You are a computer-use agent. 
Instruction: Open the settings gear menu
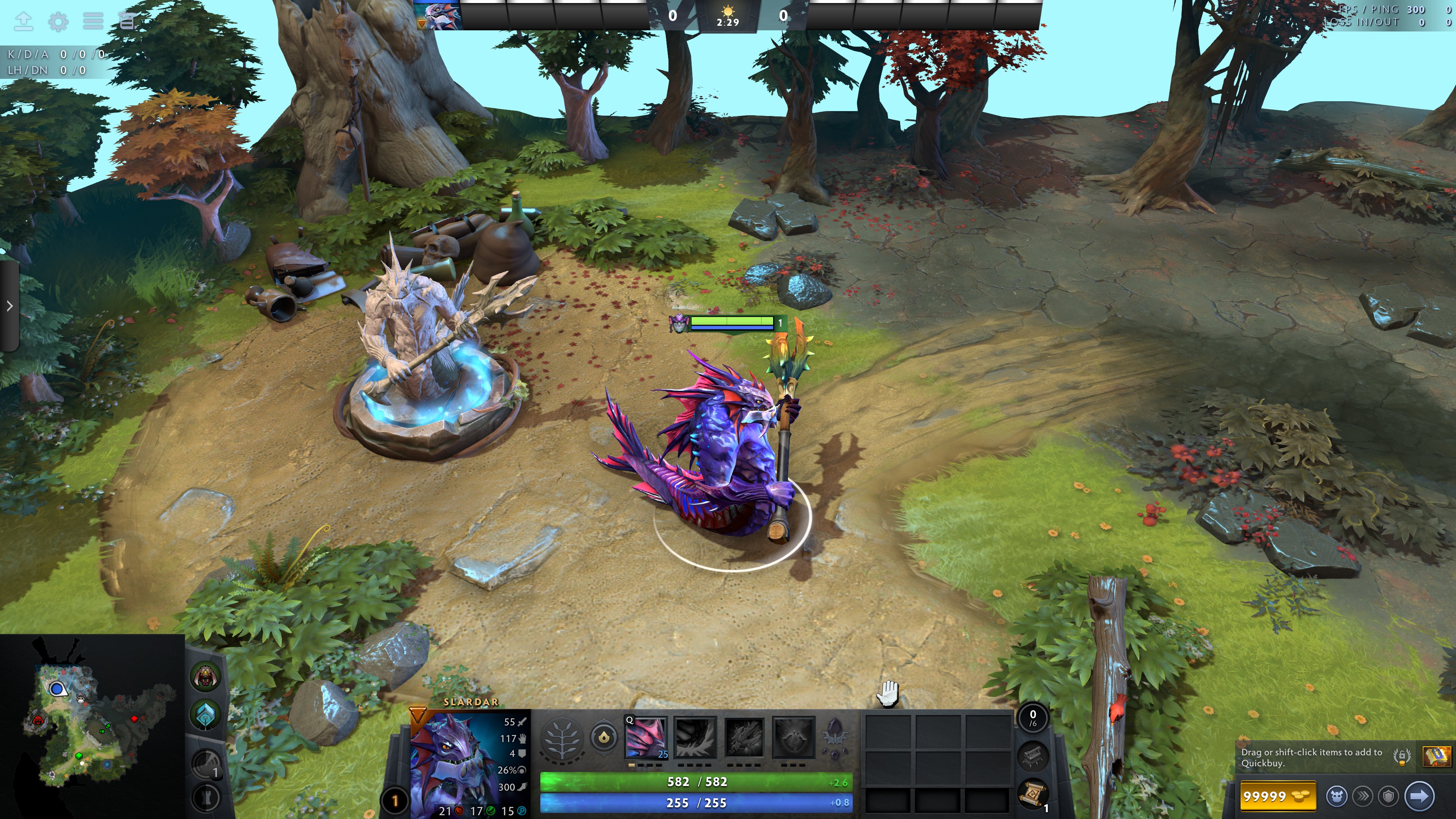(58, 22)
